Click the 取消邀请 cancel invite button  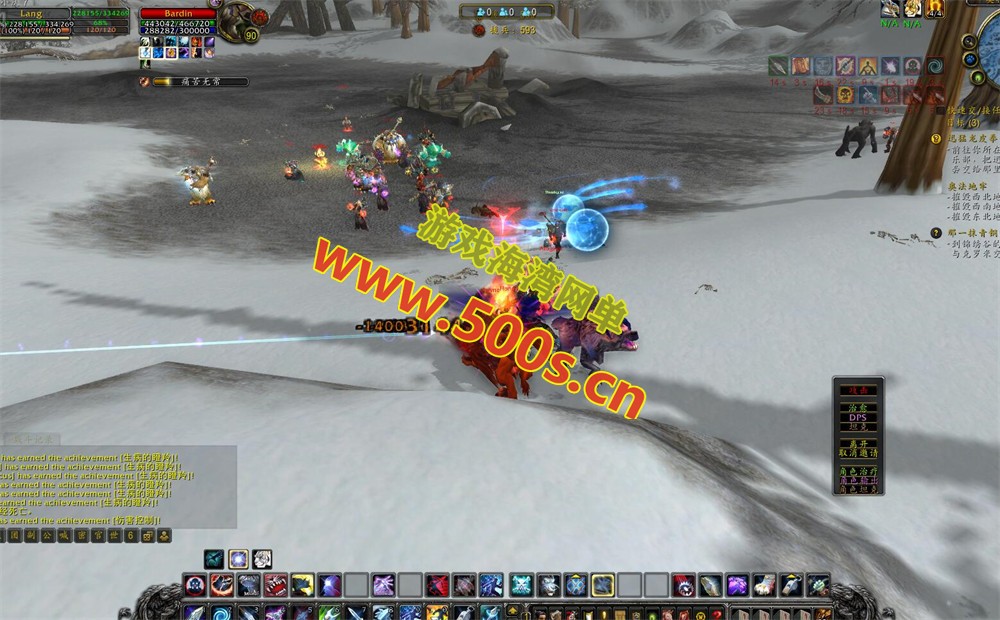point(858,453)
